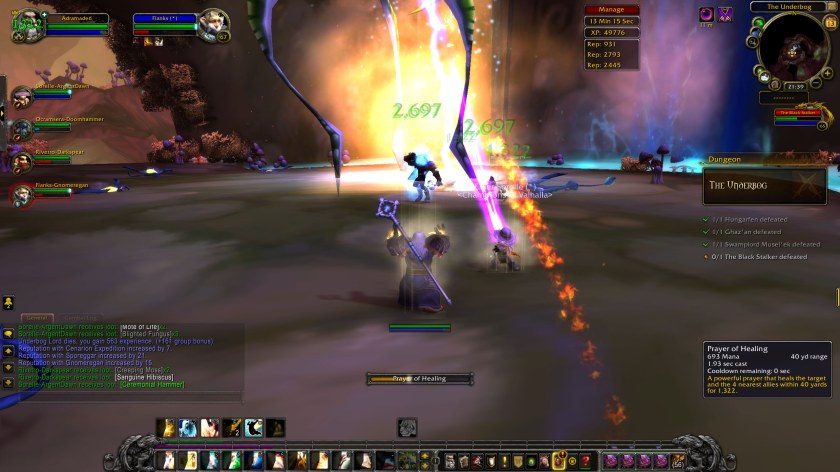
Task: Open the General chat tab
Action: (36, 318)
